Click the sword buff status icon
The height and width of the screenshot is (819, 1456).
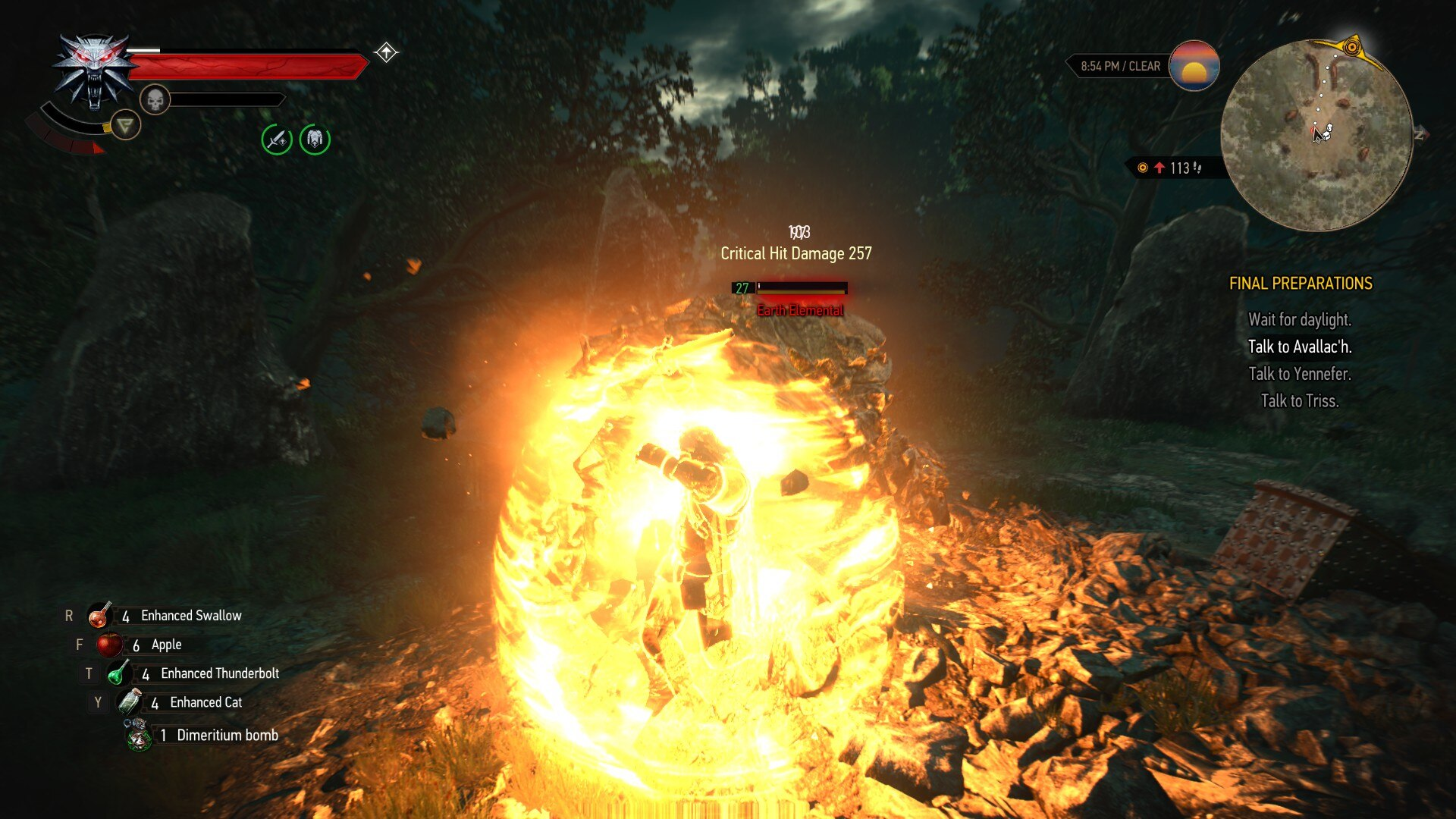tap(277, 140)
